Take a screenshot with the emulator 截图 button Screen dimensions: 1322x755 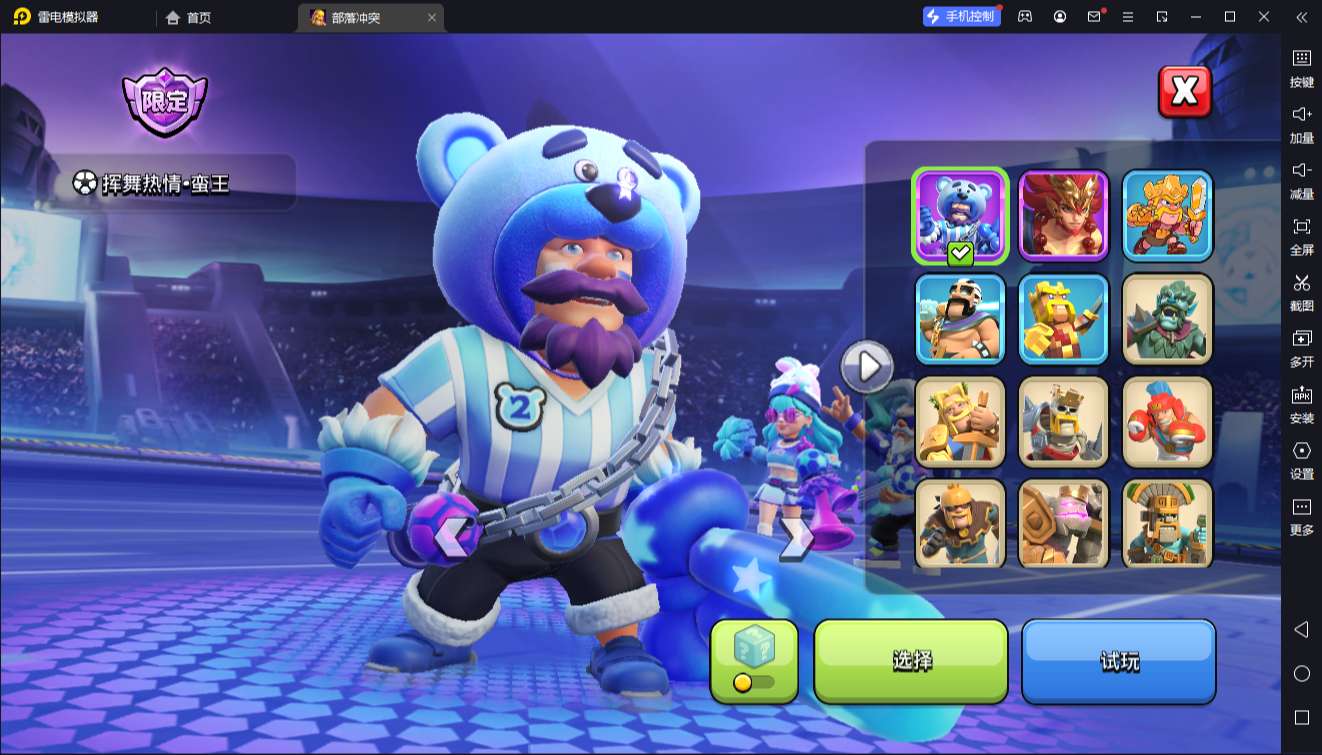coord(1301,292)
